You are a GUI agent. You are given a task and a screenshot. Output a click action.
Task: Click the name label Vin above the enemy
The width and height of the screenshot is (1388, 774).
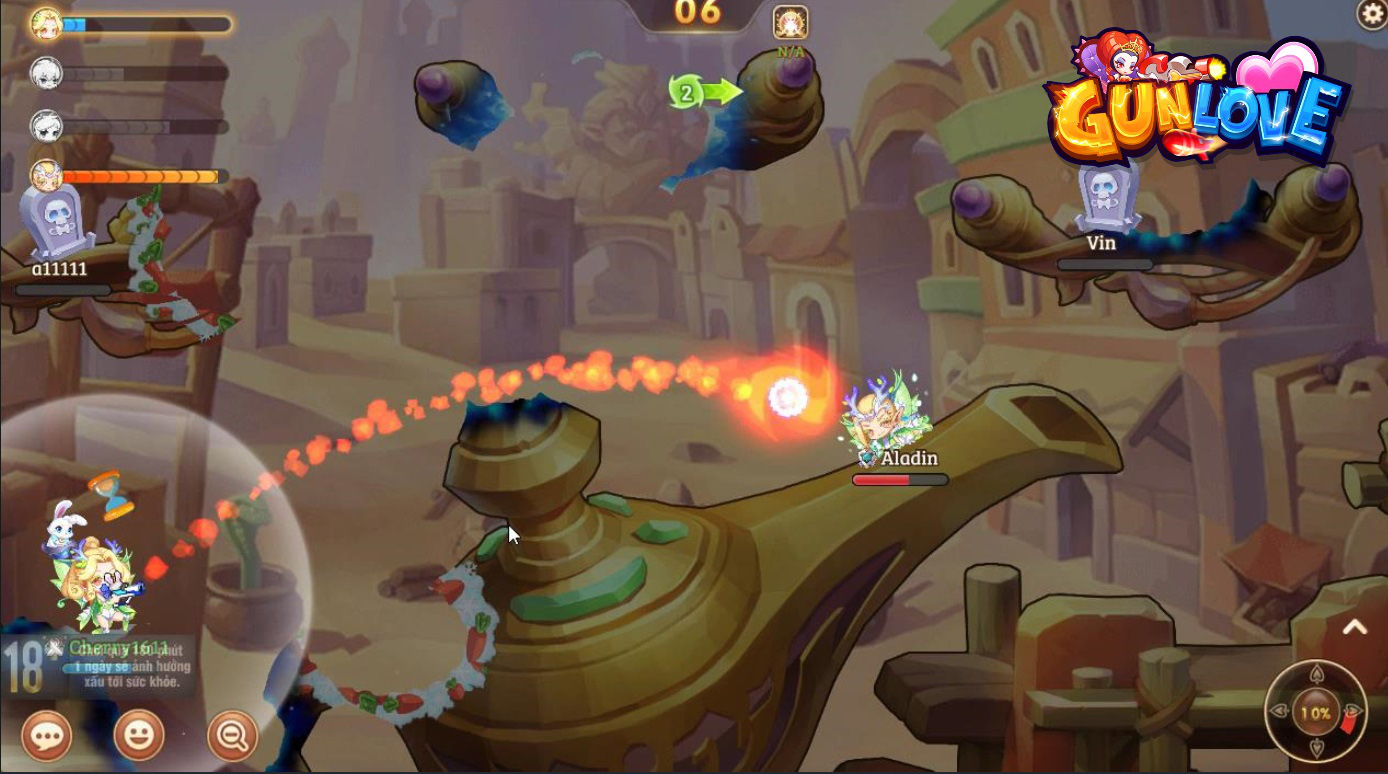pos(1100,242)
